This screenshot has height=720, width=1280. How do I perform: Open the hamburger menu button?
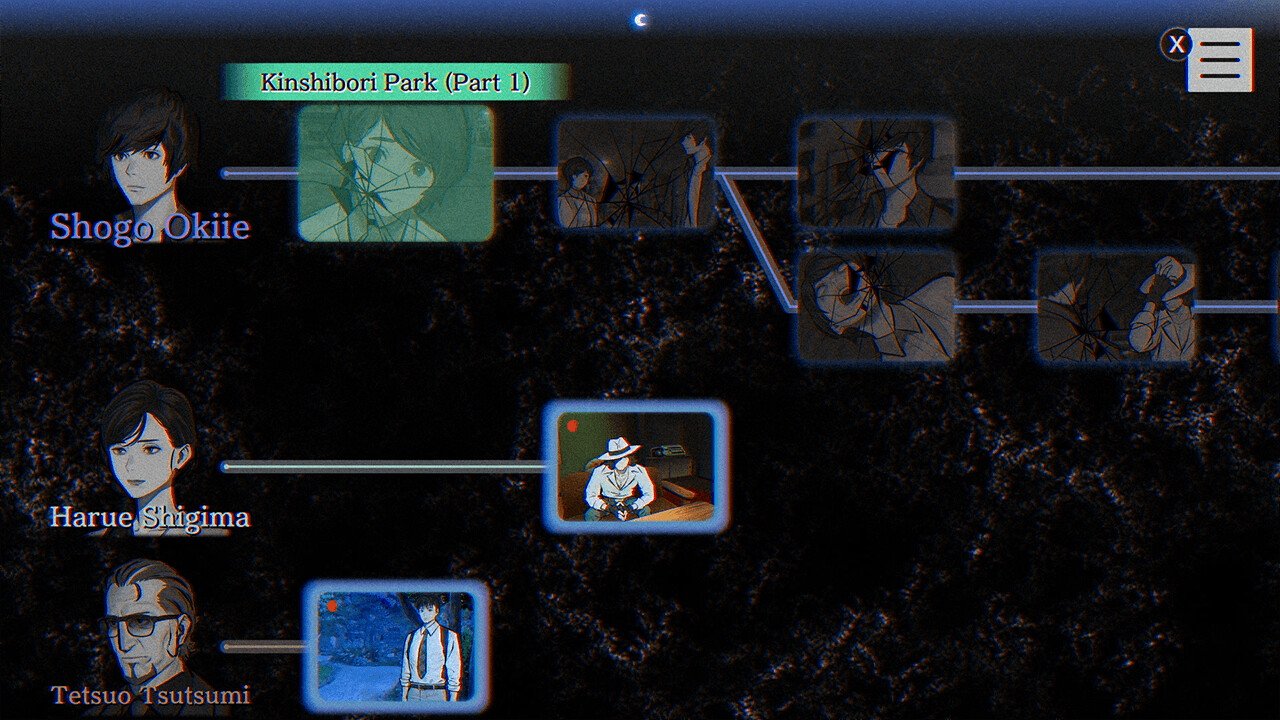click(x=1220, y=60)
